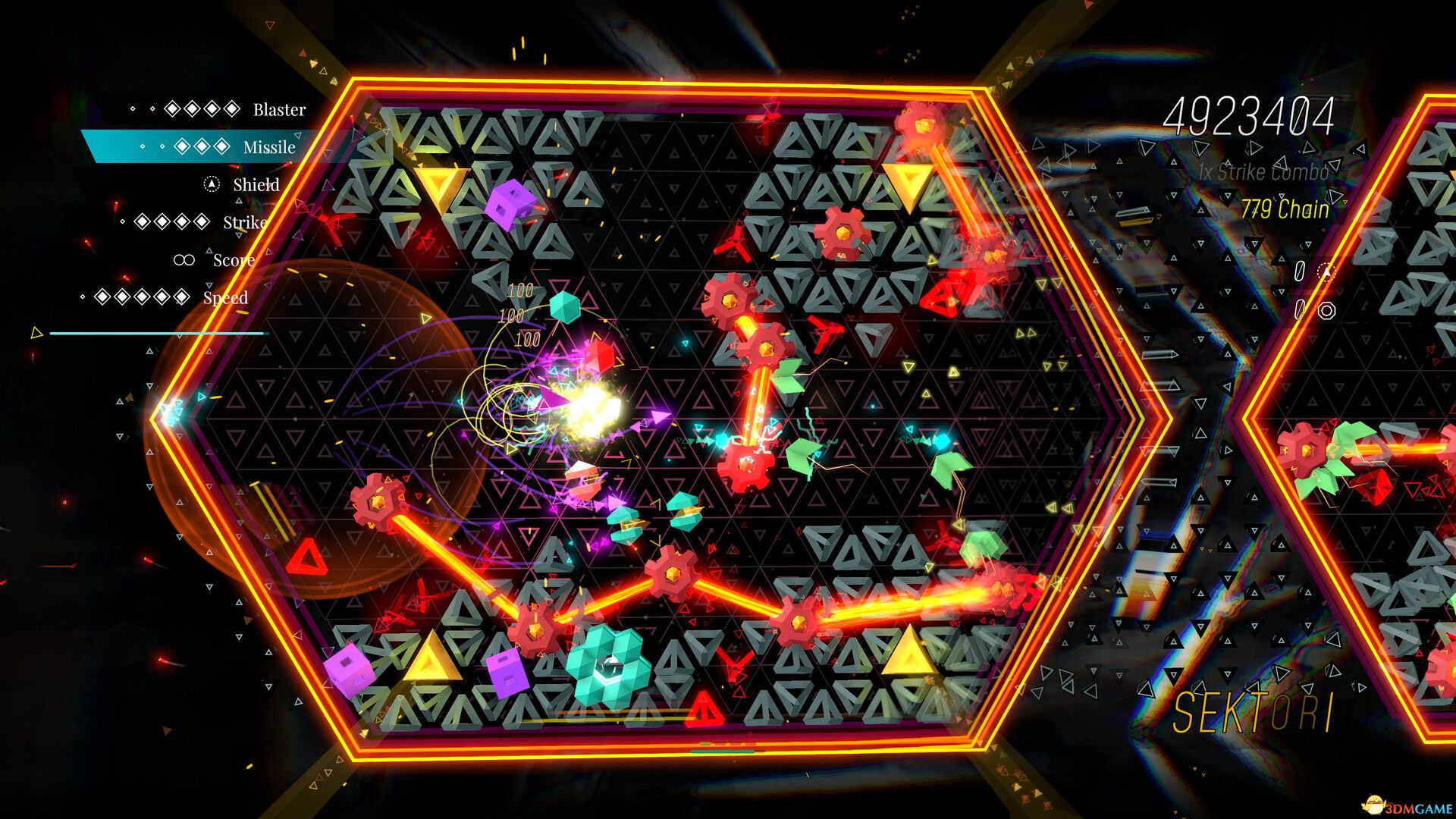Toggle the third diamond pip on the Strike row
Screen dimensions: 1456x819
[180, 221]
